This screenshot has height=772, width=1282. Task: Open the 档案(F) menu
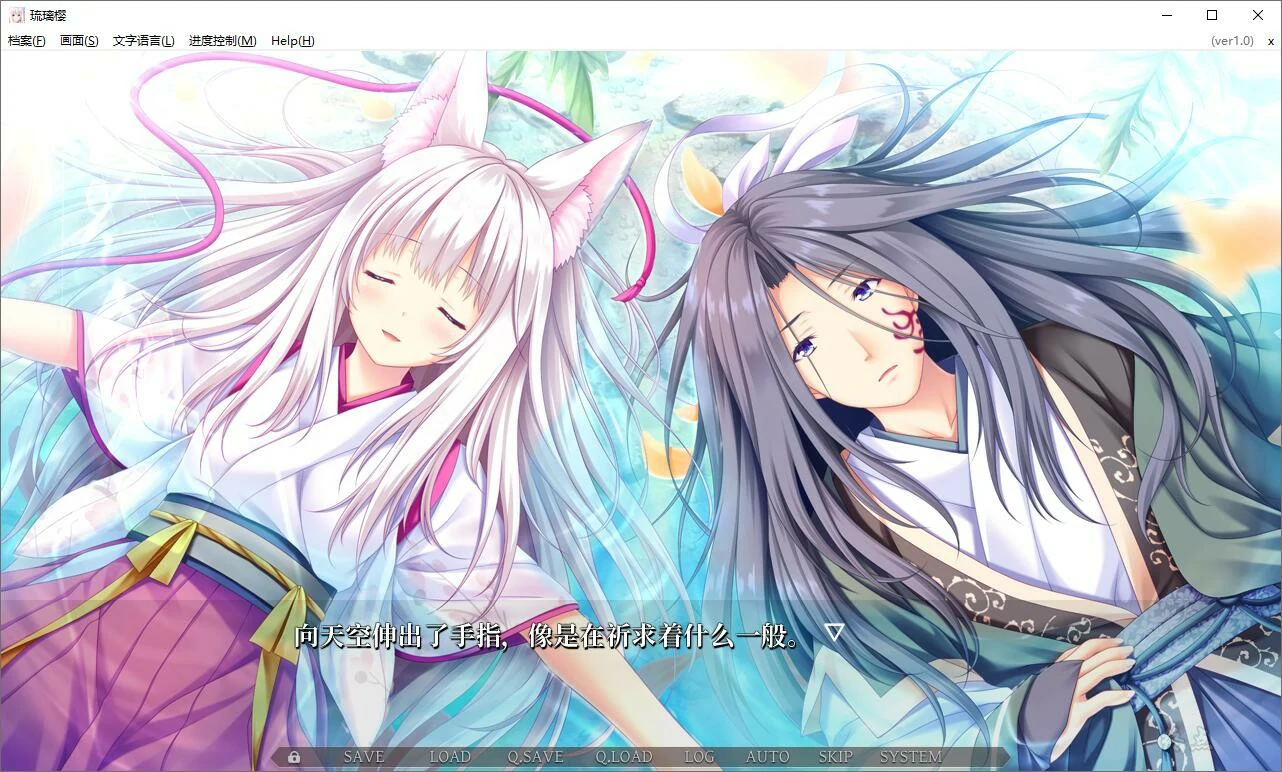click(27, 40)
